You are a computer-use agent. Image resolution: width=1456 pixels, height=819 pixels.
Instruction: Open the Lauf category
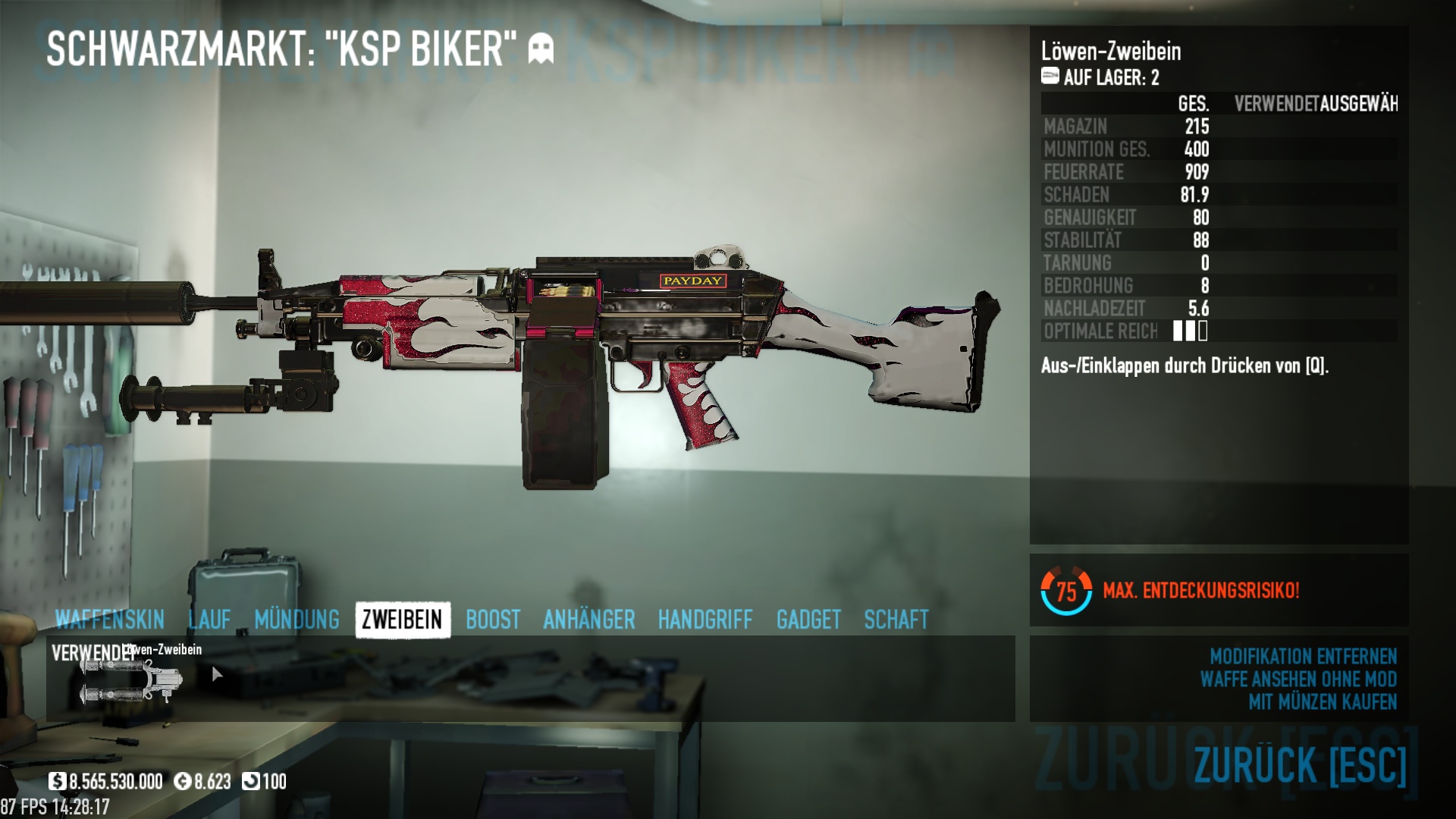click(209, 620)
